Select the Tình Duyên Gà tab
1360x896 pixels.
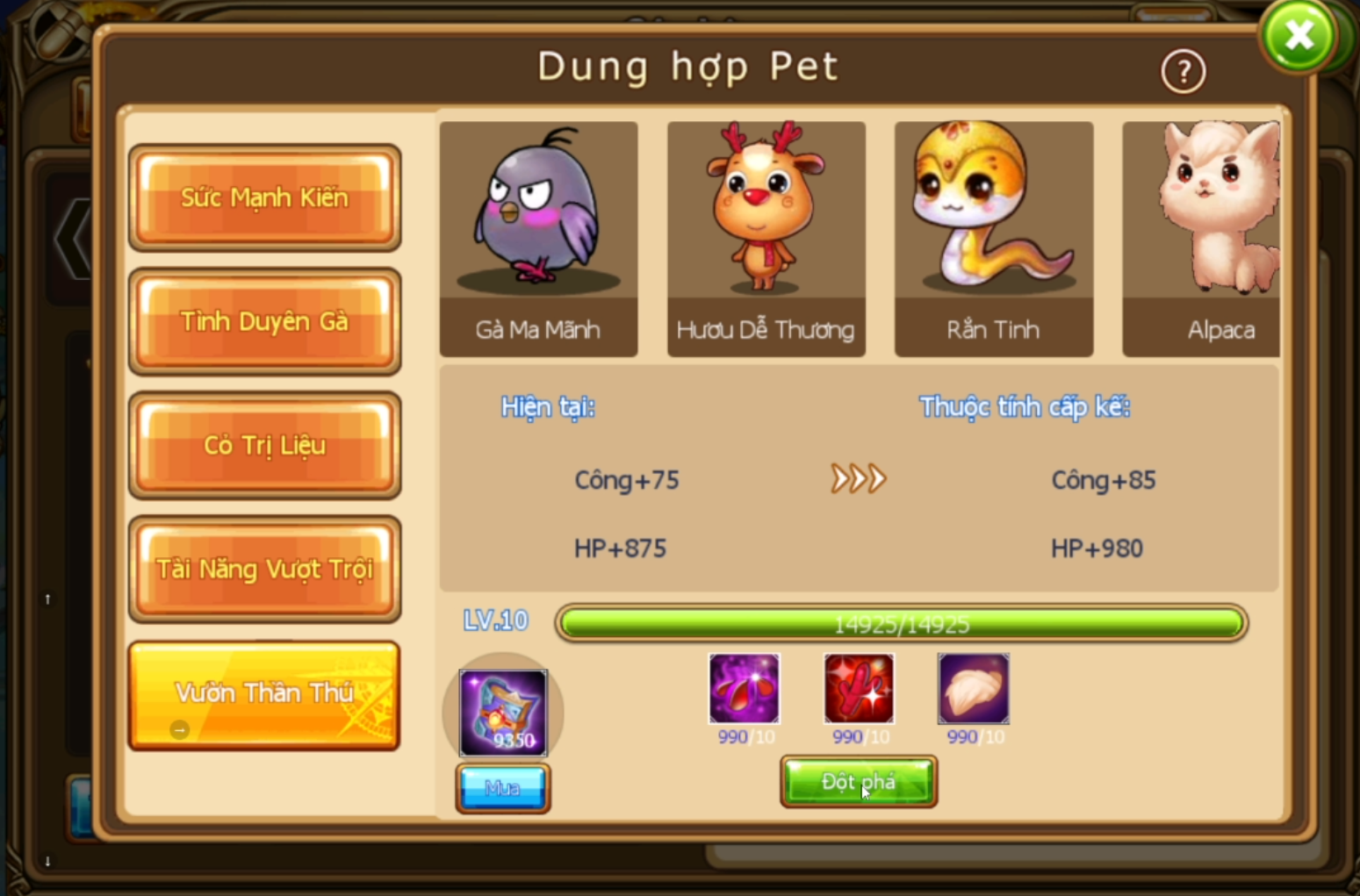(x=264, y=321)
